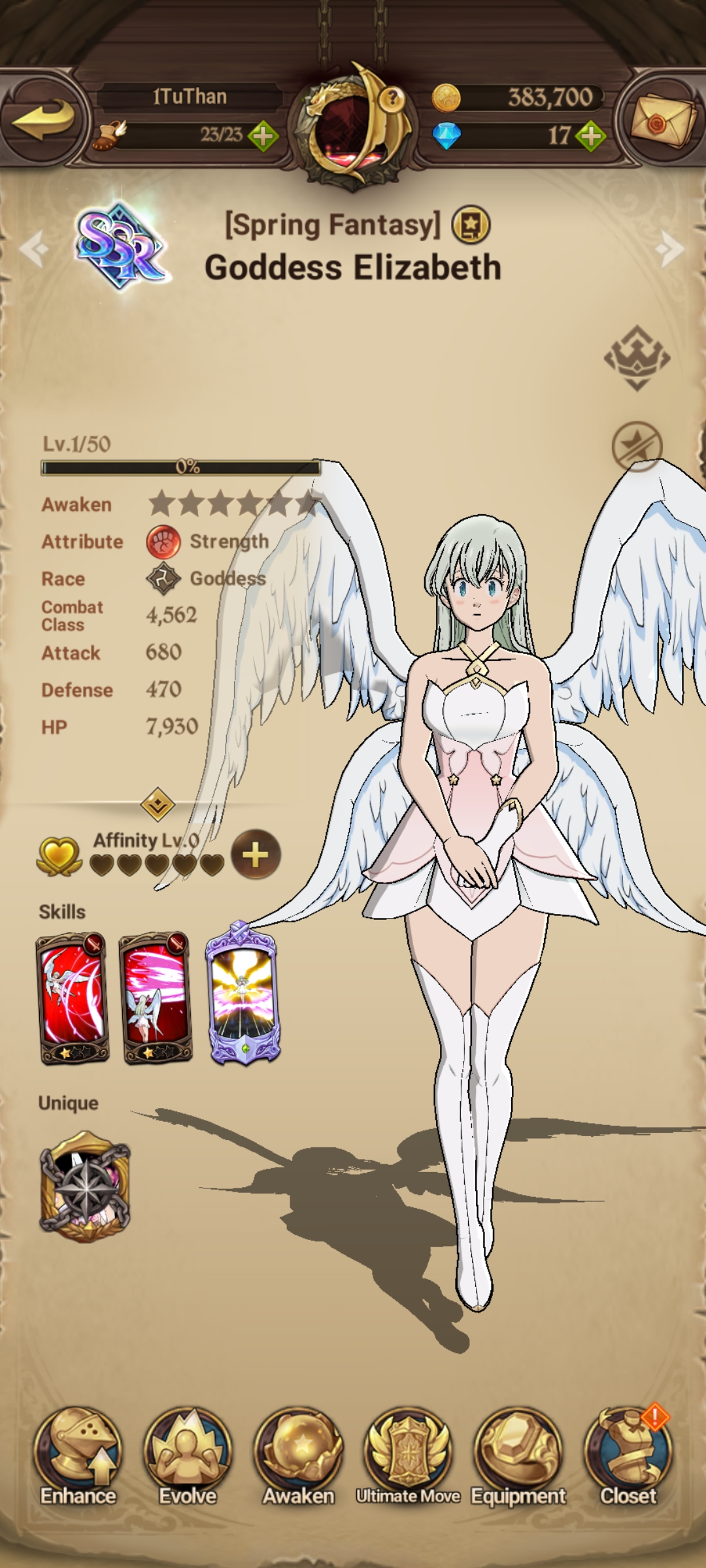Go back using the gold arrow button

[x=44, y=119]
